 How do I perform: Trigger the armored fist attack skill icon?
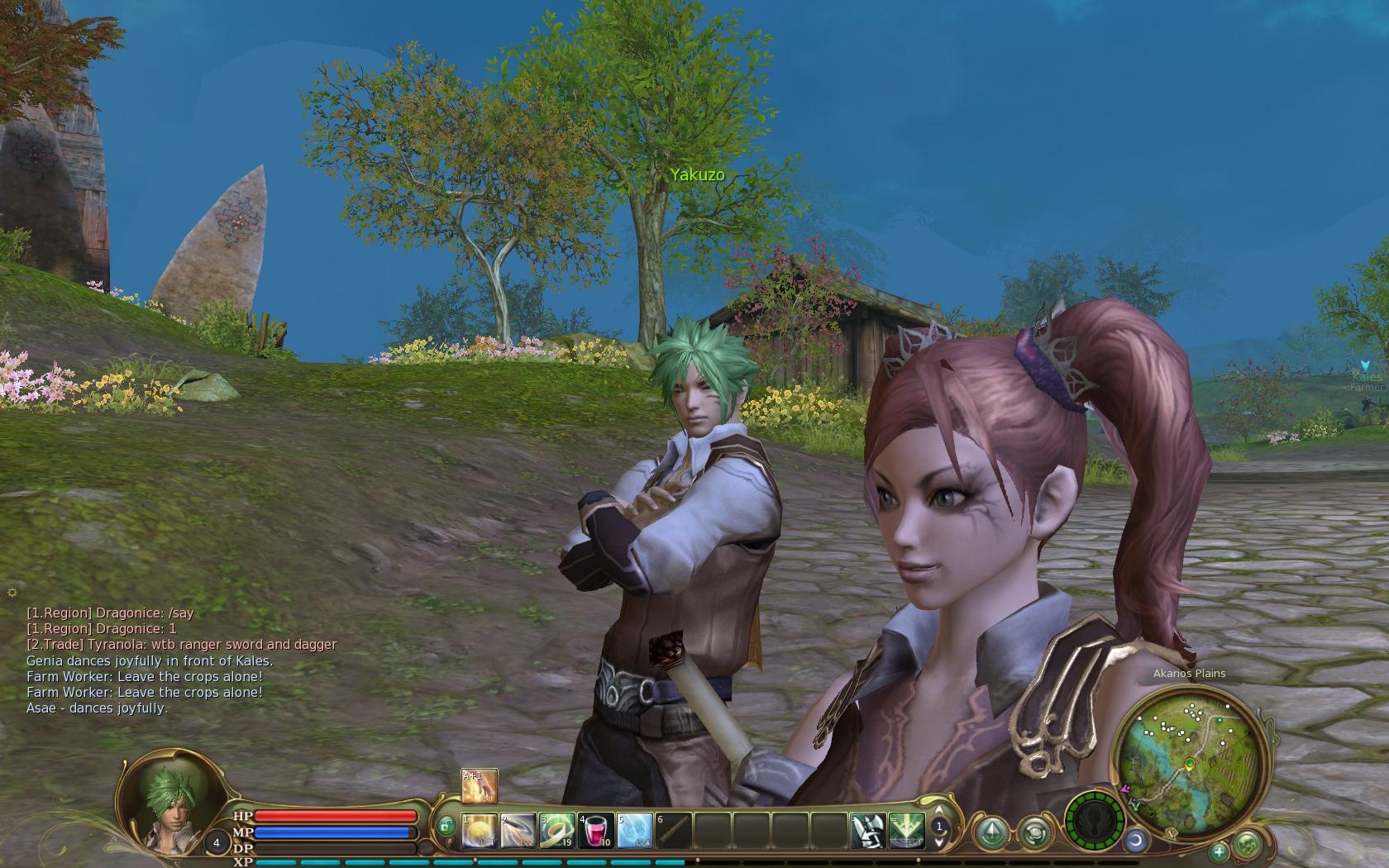(x=868, y=831)
